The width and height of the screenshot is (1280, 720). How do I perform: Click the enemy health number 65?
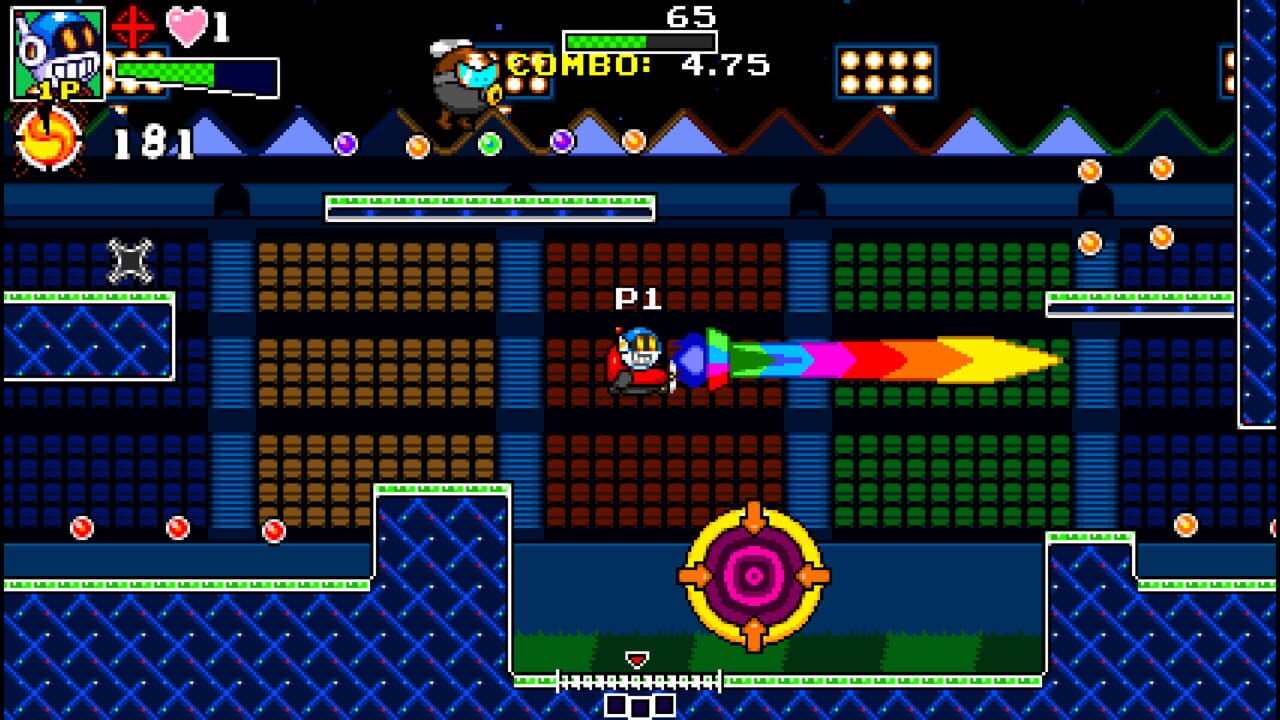692,17
